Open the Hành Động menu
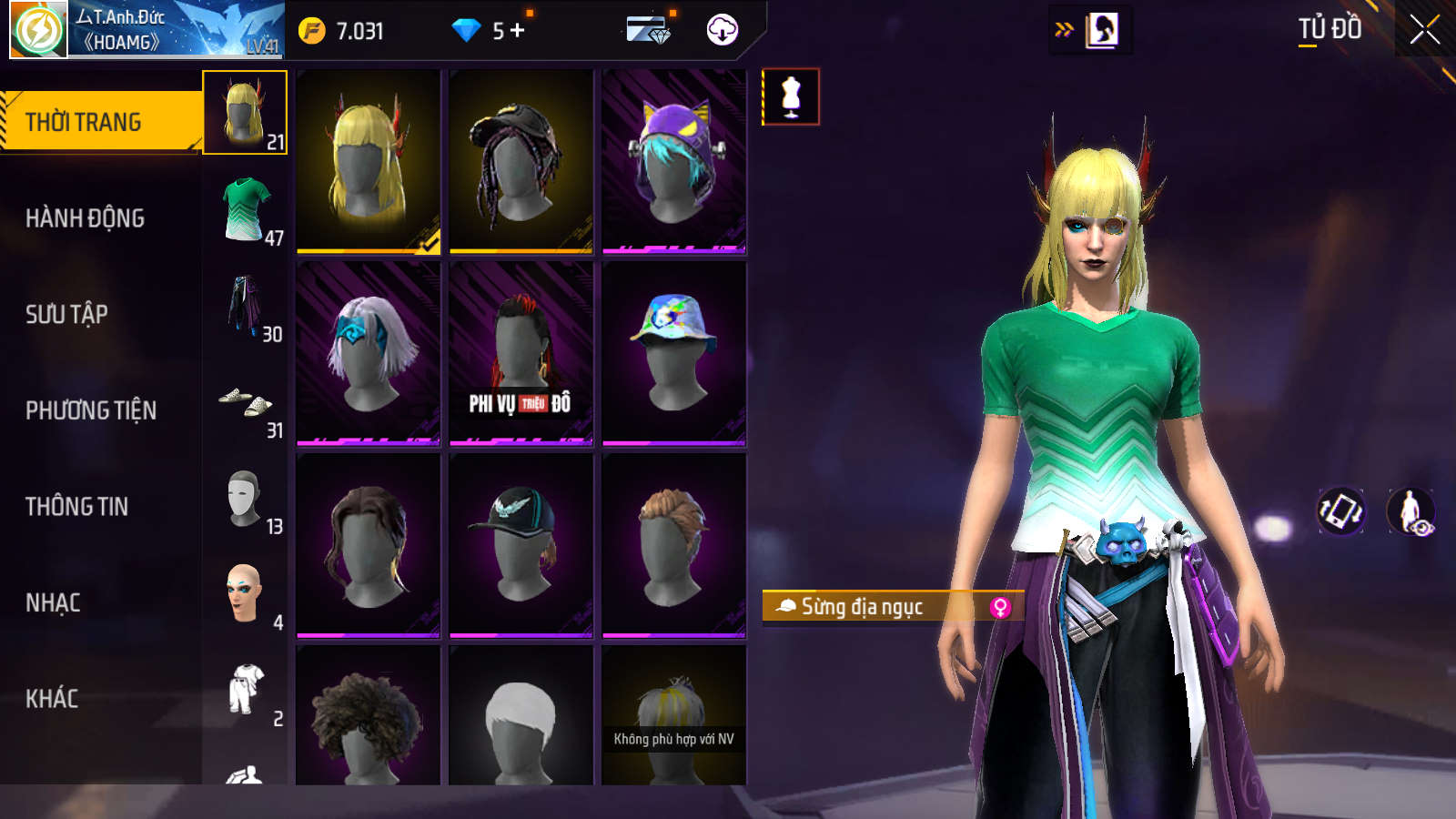 pos(85,218)
